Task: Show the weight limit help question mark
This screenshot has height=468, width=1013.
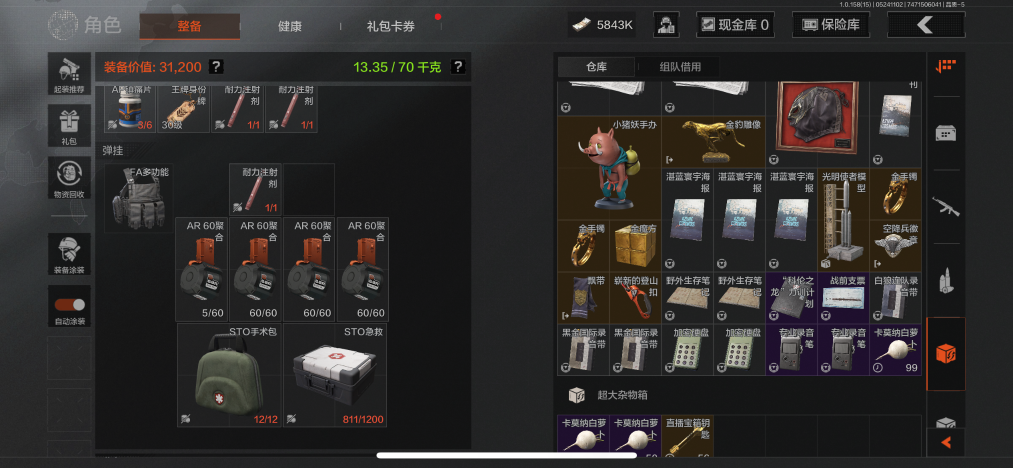Action: point(458,67)
